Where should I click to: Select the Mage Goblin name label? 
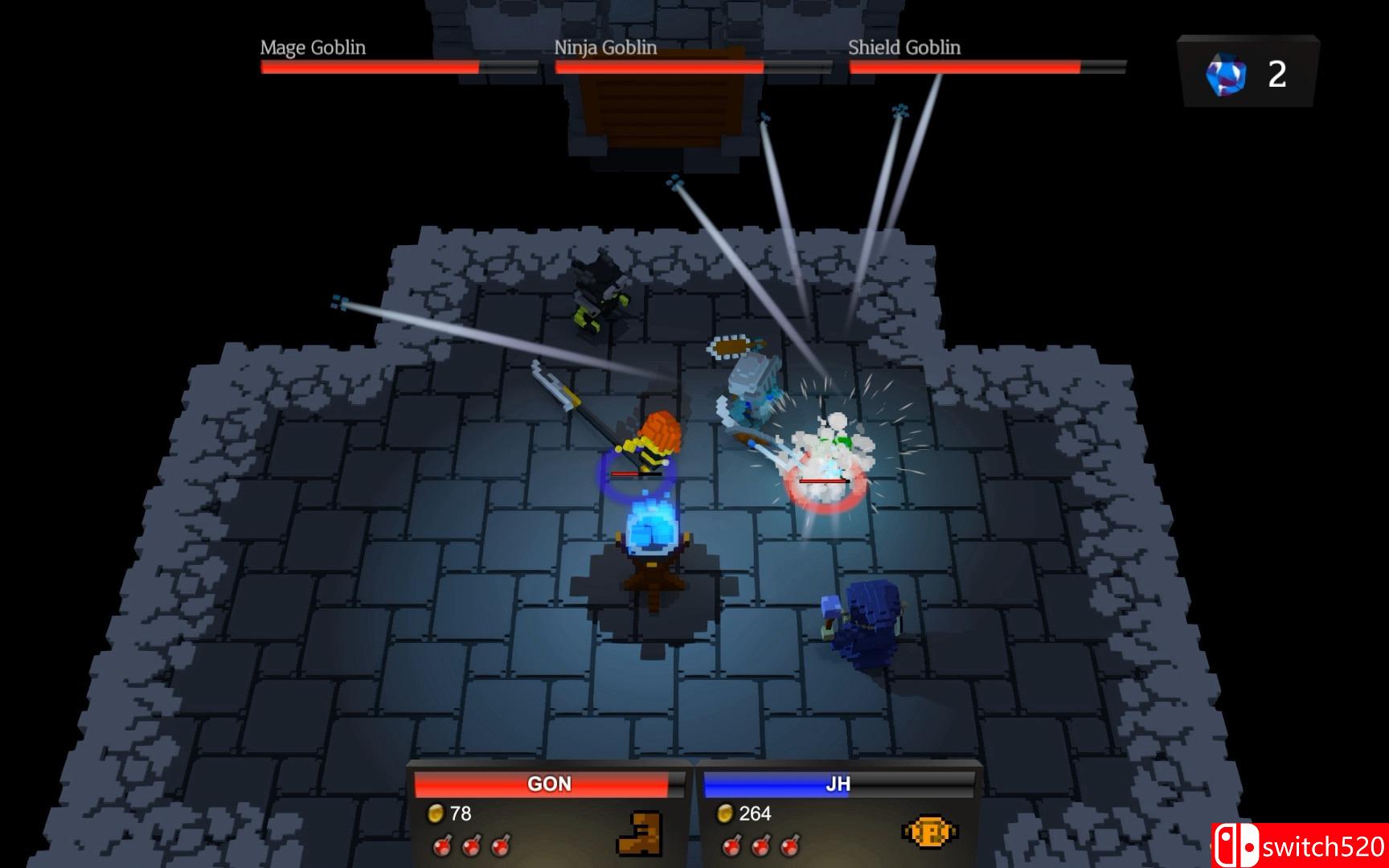312,48
